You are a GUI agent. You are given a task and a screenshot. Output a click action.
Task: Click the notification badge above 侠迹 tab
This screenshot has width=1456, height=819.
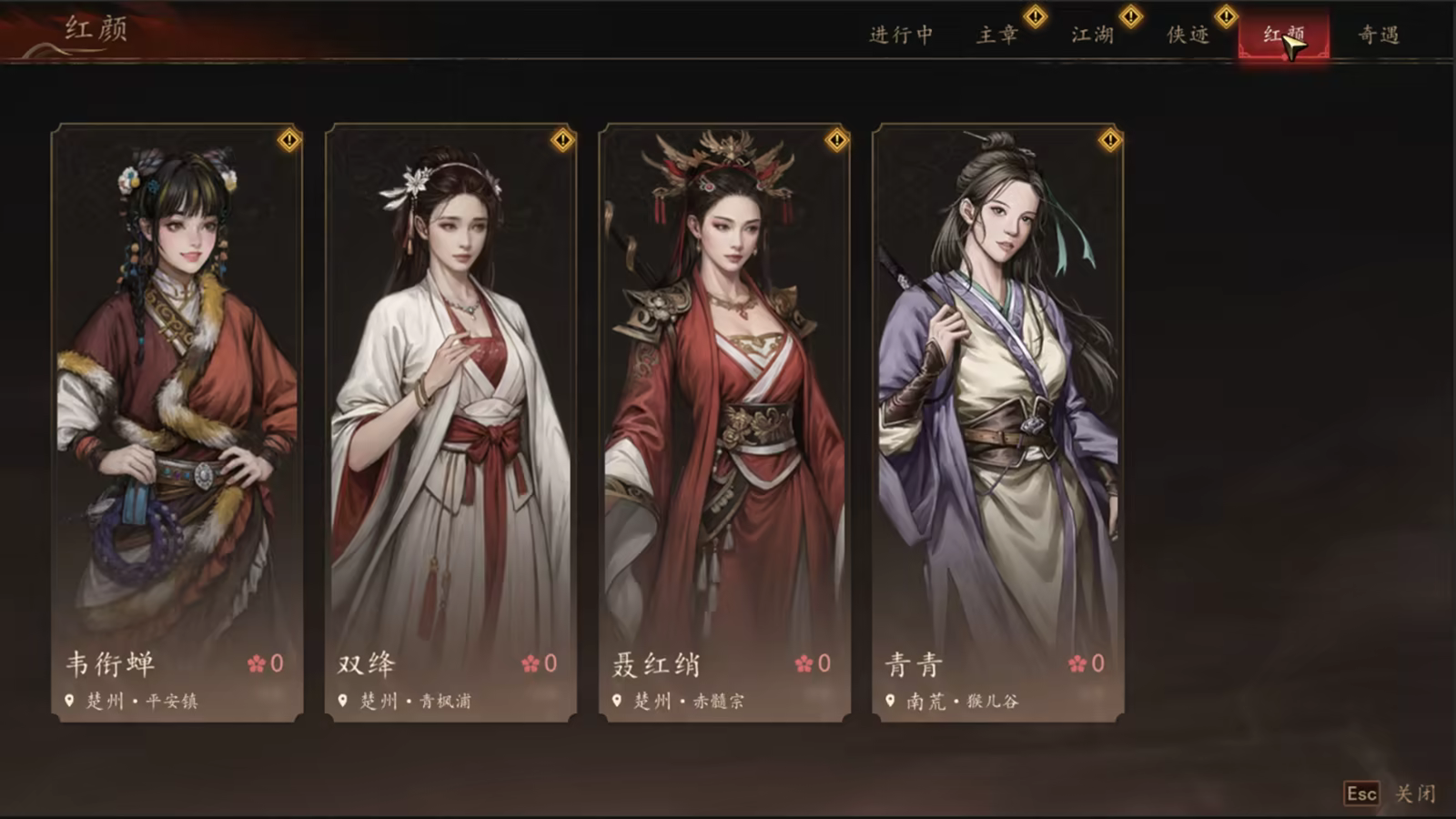tap(1228, 16)
